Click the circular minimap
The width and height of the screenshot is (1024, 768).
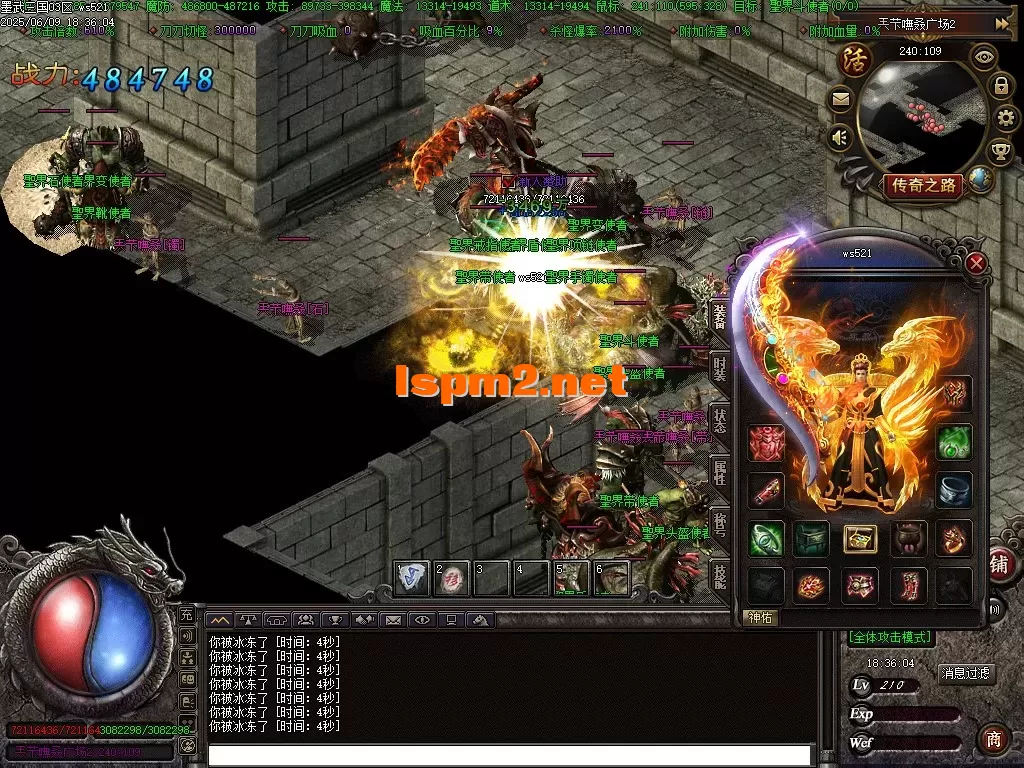(922, 115)
